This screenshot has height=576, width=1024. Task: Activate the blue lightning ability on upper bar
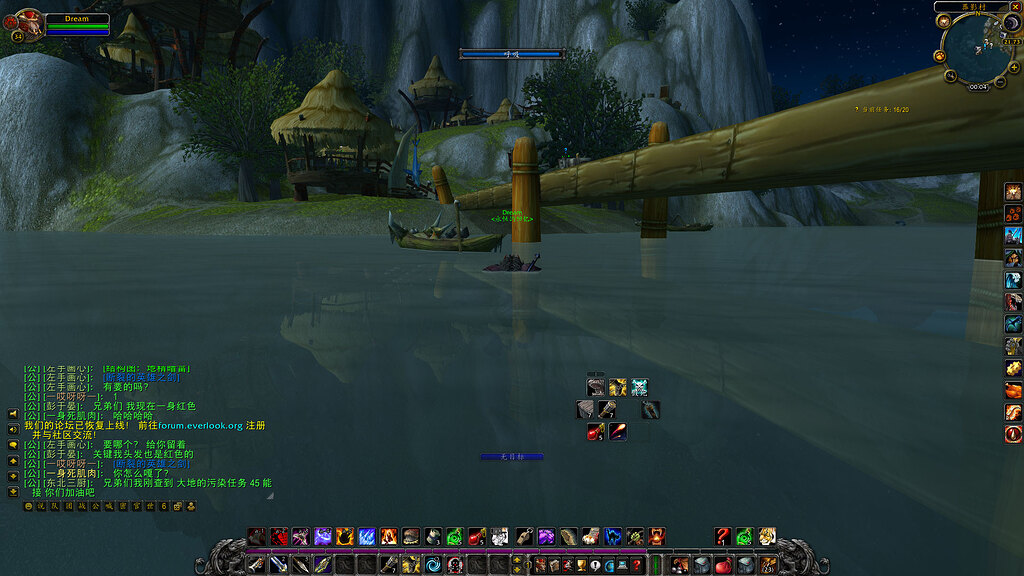(x=366, y=536)
